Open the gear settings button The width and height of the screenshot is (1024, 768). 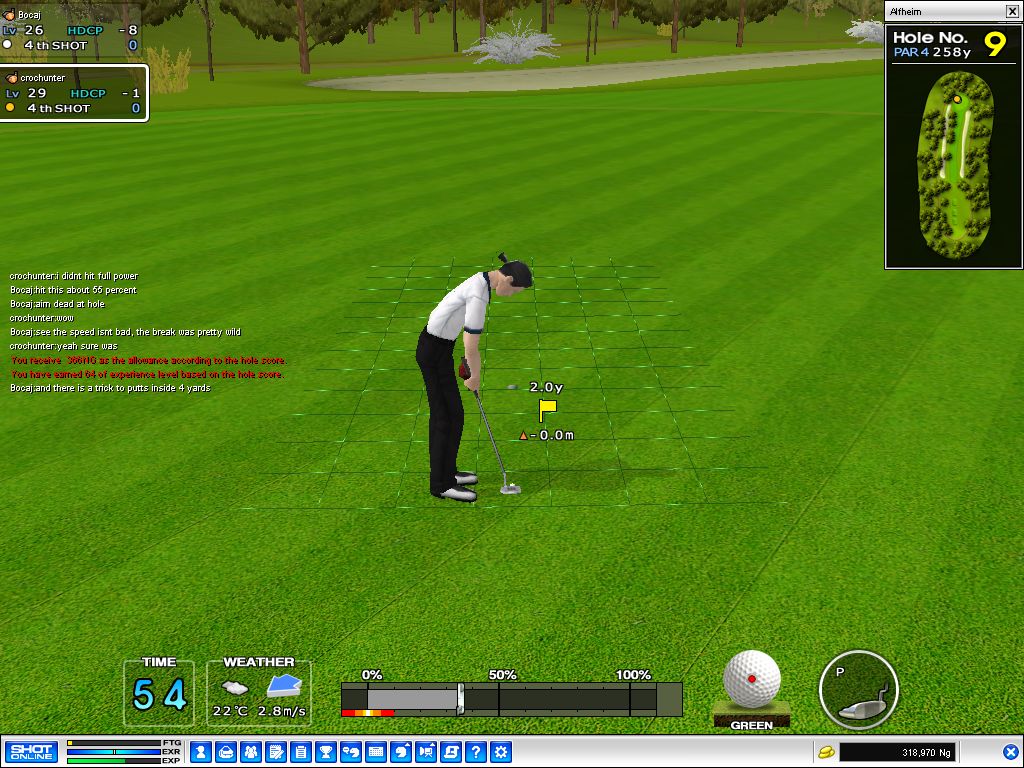(501, 752)
